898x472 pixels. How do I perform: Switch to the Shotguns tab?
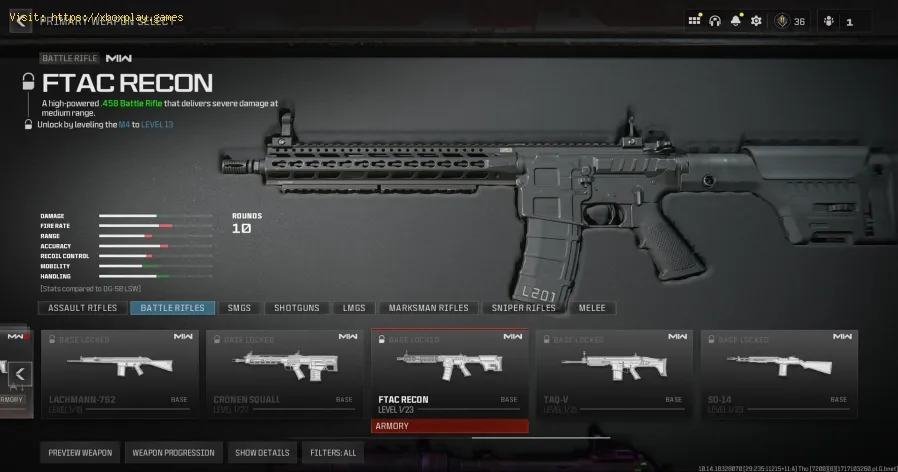(296, 308)
